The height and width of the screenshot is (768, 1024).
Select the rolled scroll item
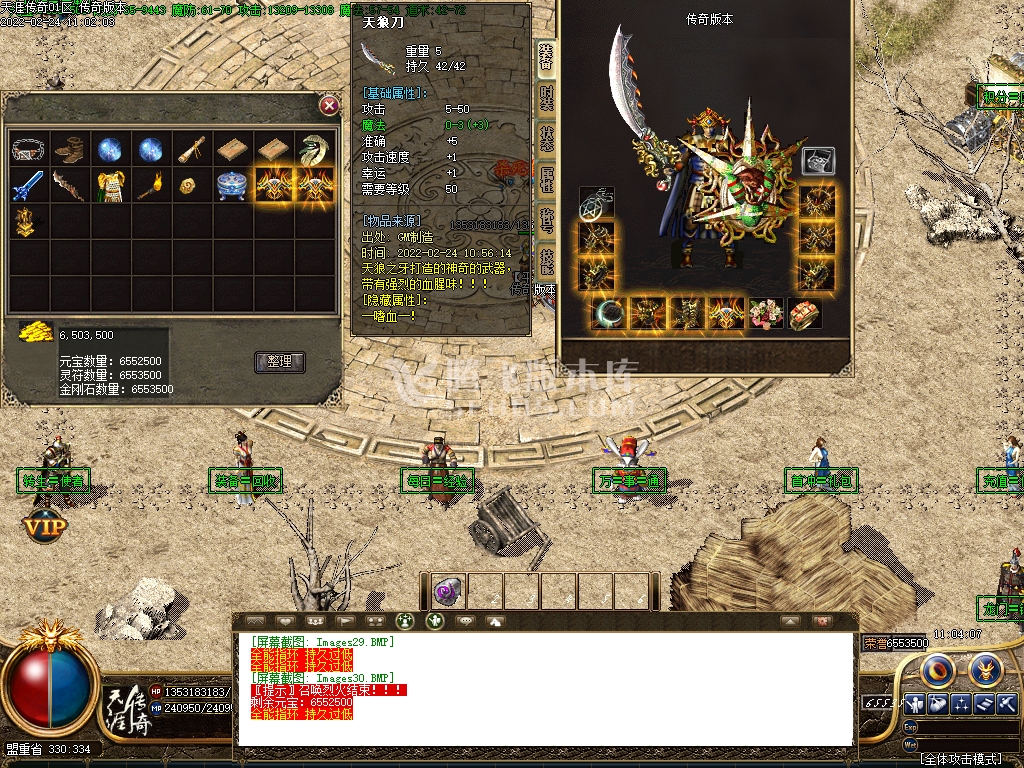coord(191,150)
